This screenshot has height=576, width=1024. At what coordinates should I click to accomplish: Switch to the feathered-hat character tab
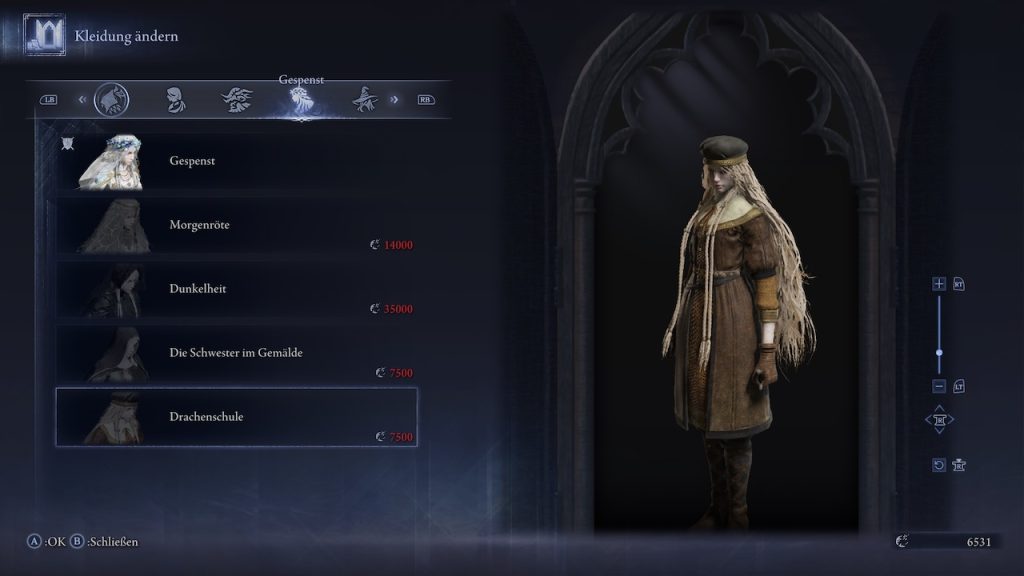coord(237,99)
